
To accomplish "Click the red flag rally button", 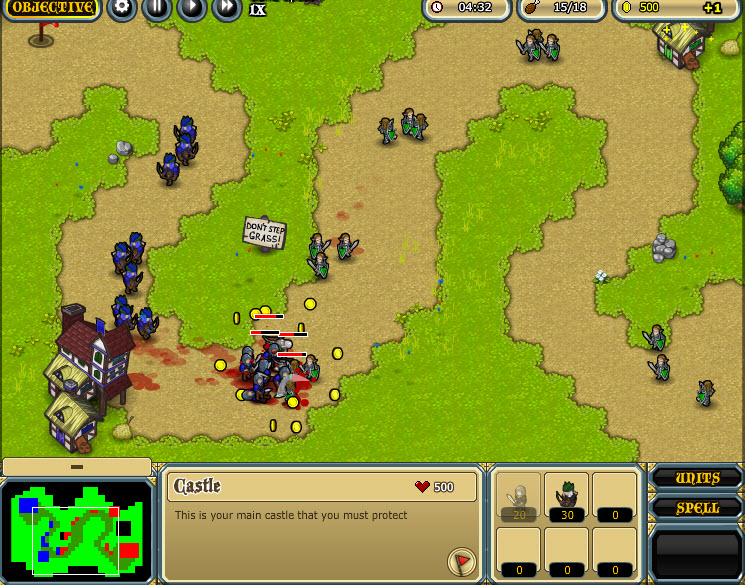I will coord(462,561).
